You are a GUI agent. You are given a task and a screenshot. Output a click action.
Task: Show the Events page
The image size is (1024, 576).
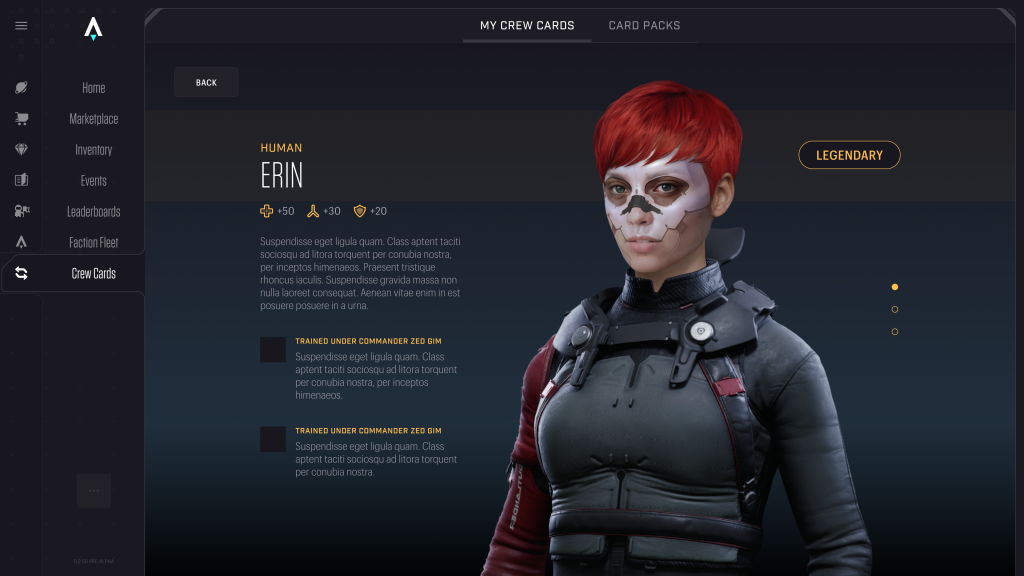click(93, 181)
